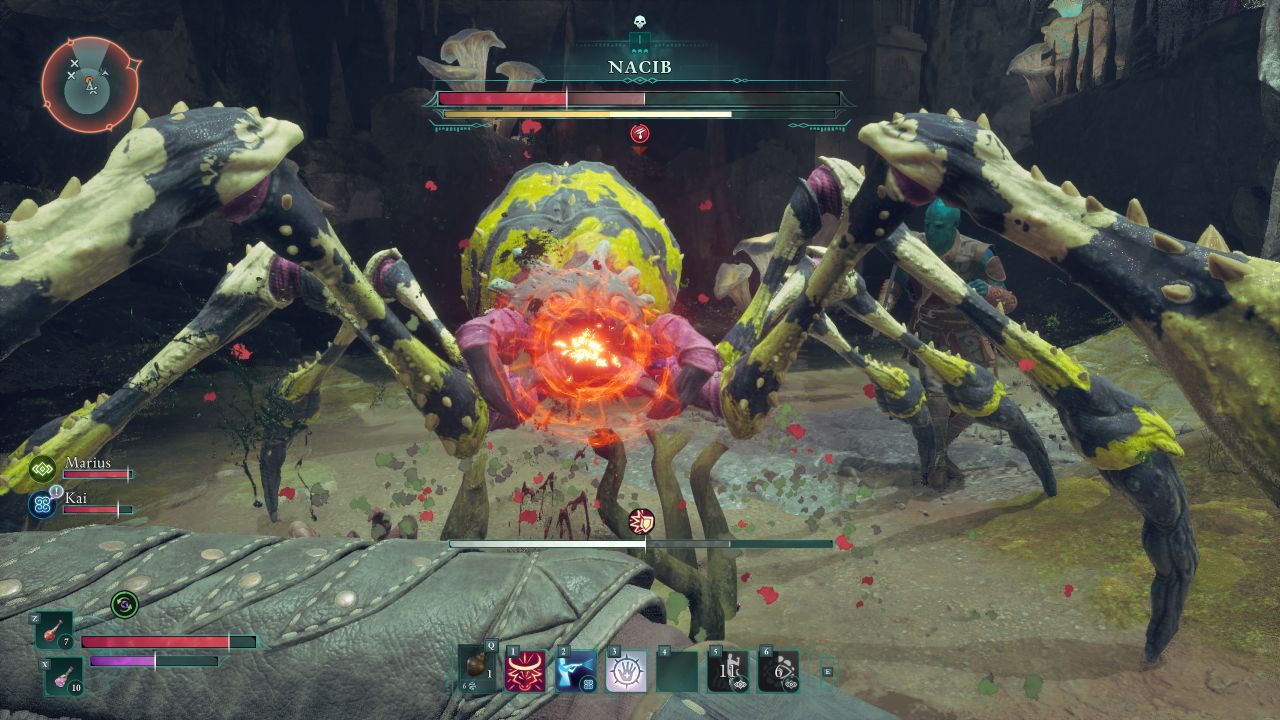Select Kai's blue companion portrait
This screenshot has width=1280, height=720.
[x=43, y=504]
